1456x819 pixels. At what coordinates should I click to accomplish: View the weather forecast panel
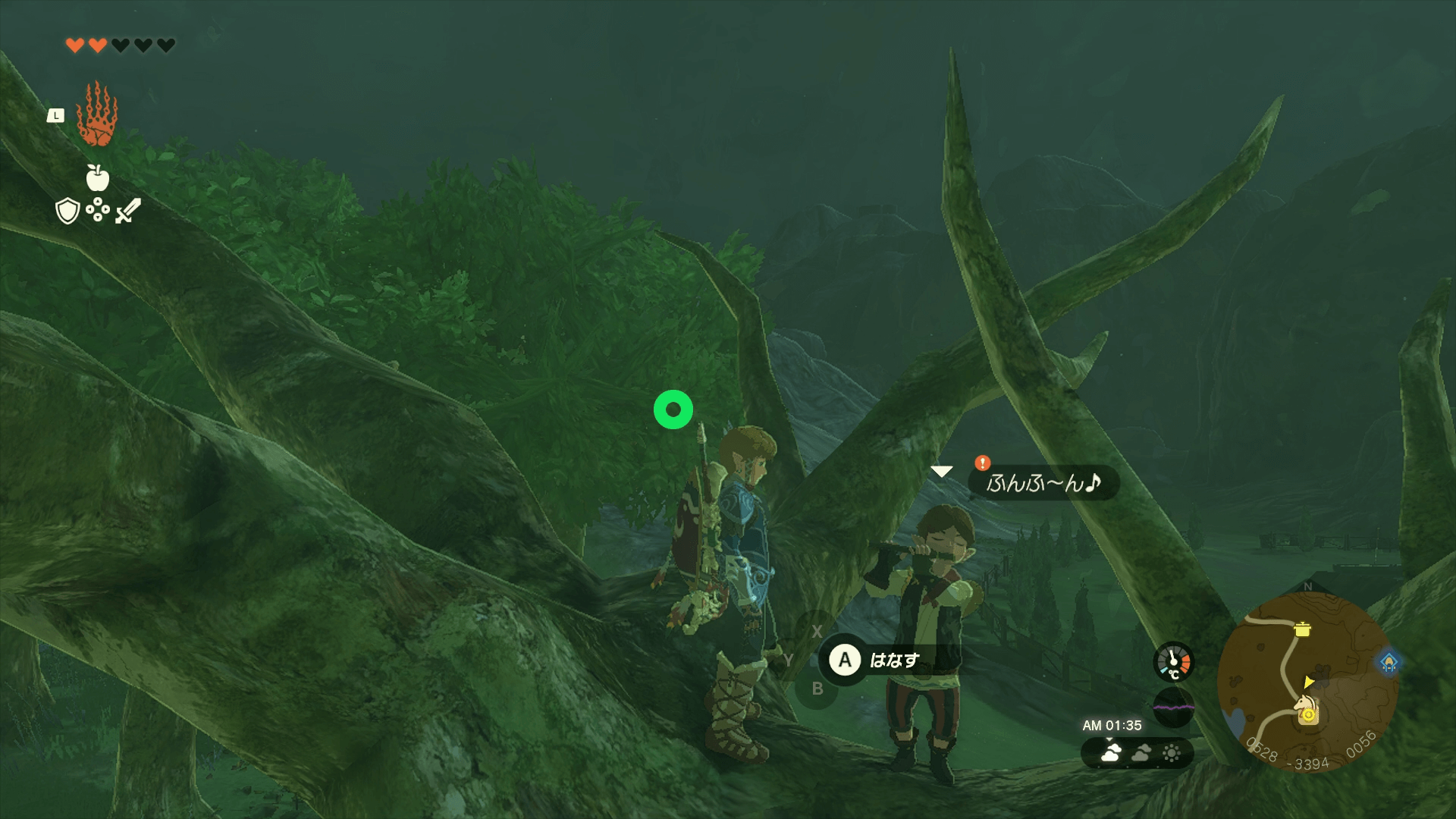[1137, 753]
